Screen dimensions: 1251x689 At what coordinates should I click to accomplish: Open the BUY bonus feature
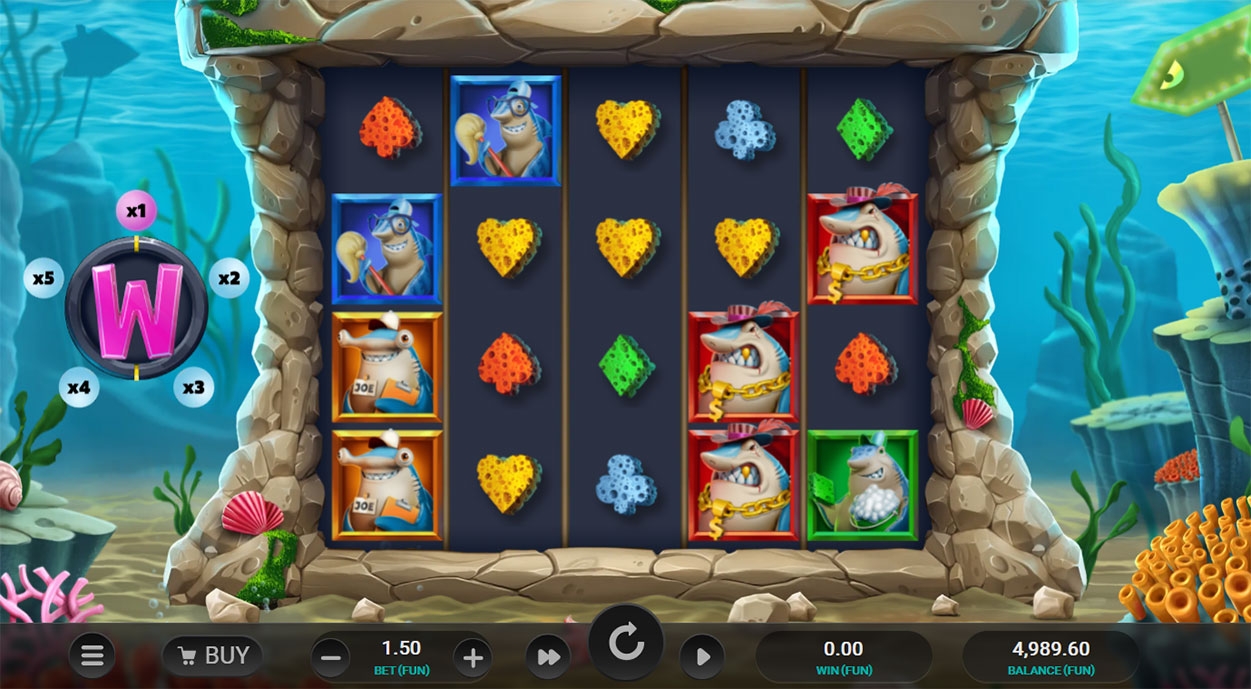click(x=212, y=656)
